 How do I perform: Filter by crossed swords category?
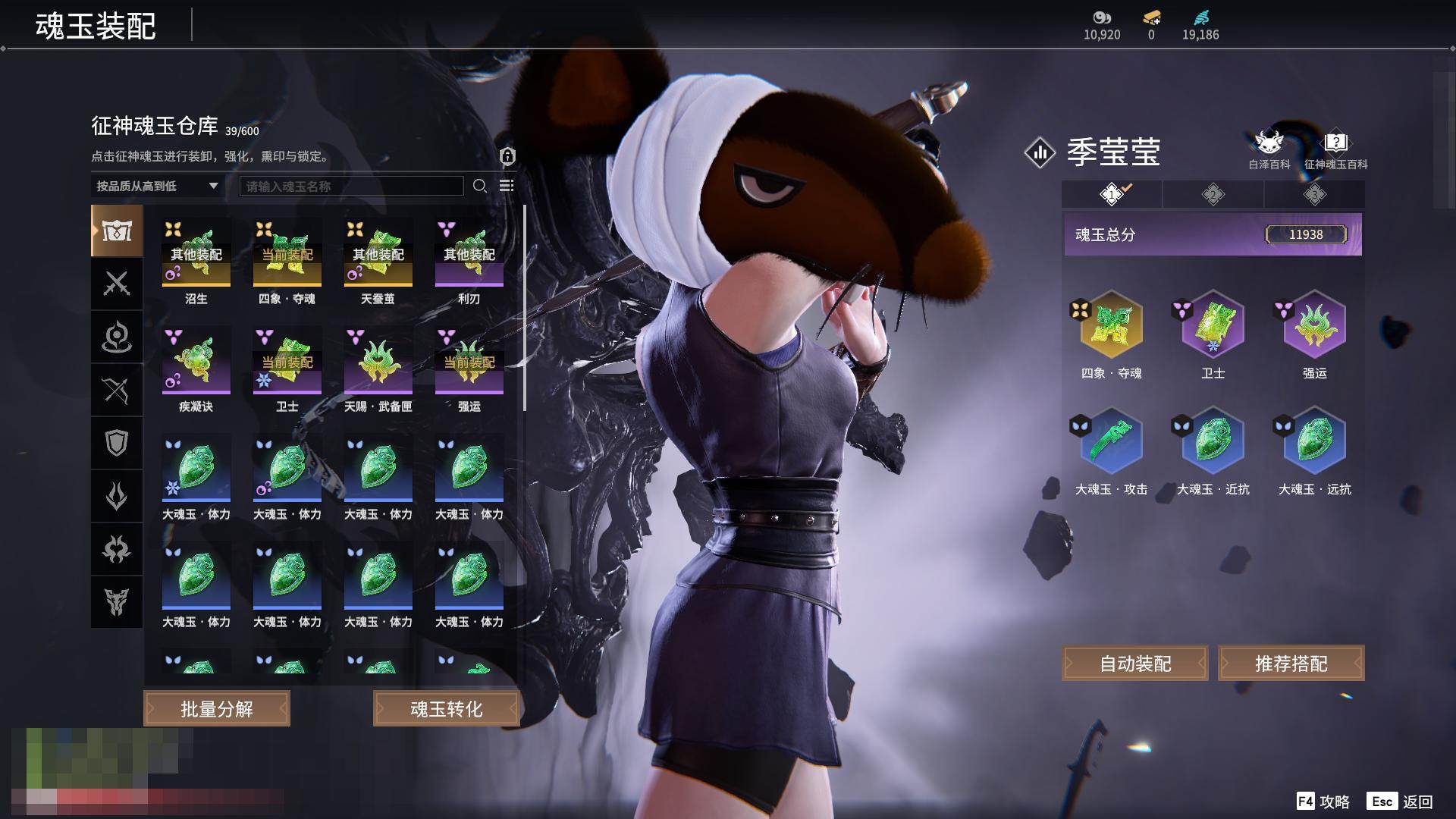pyautogui.click(x=117, y=284)
